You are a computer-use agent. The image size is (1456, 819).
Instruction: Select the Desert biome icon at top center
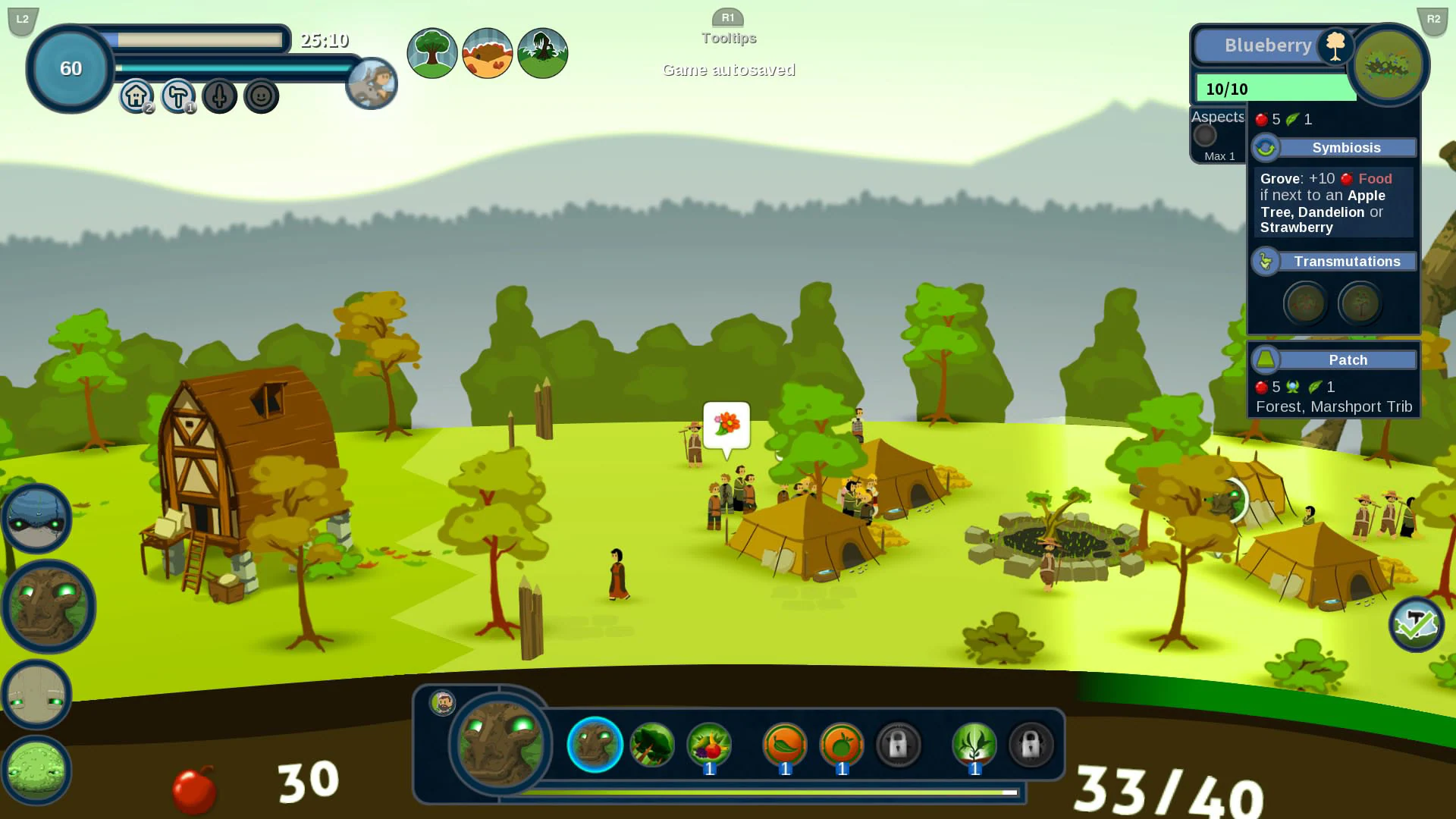pos(488,52)
